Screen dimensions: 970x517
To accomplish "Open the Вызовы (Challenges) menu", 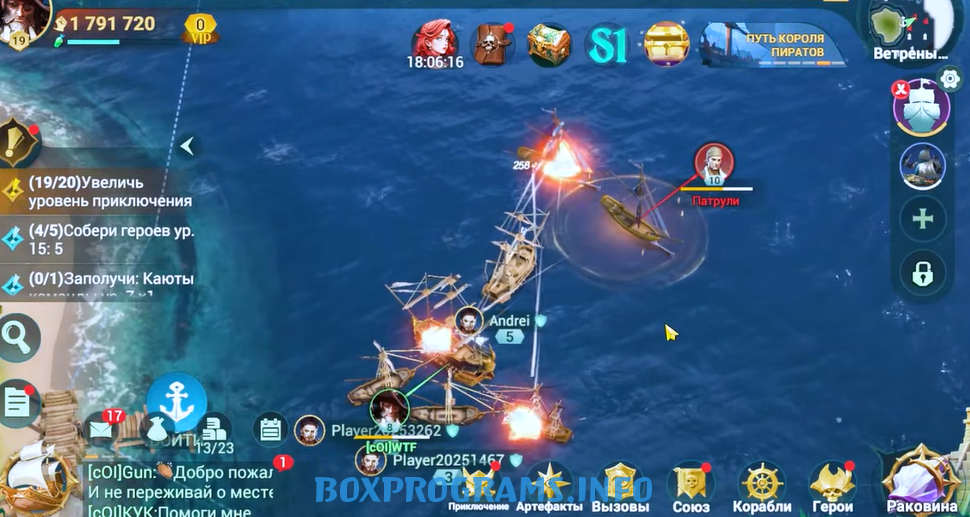I will coord(620,485).
